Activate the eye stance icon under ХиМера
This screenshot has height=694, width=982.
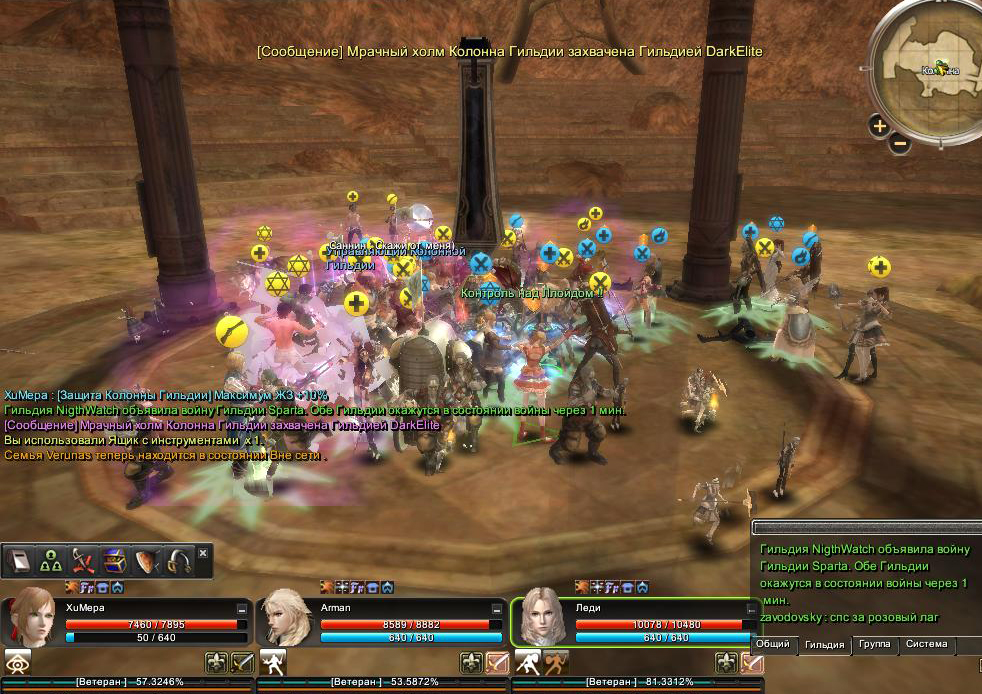(18, 661)
